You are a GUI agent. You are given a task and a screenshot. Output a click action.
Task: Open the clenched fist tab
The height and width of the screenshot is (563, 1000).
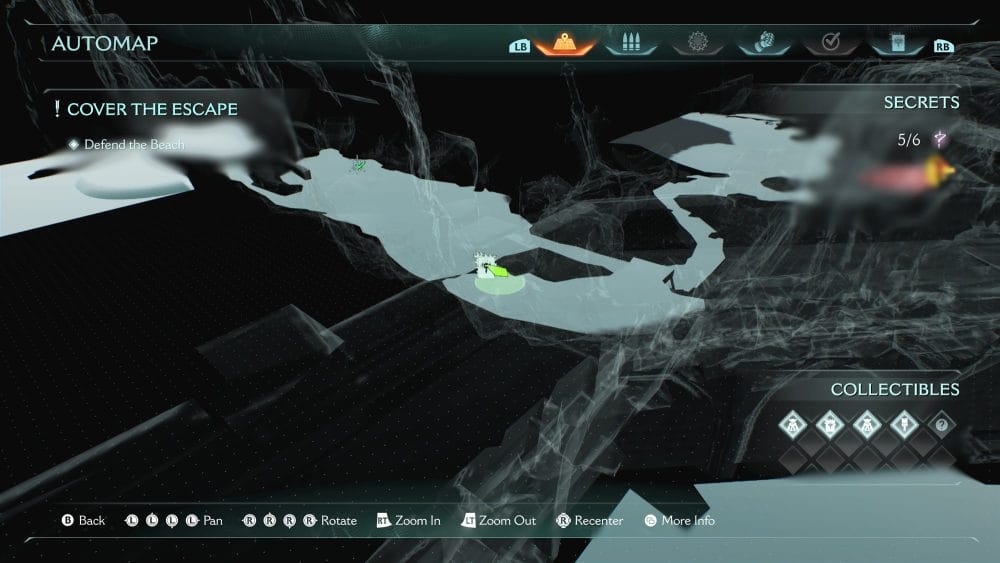(x=763, y=44)
